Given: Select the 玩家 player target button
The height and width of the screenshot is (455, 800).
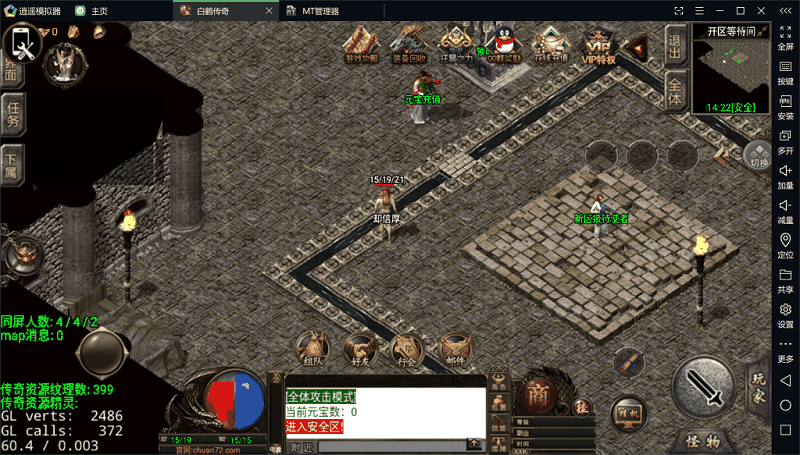Looking at the screenshot, I should coord(760,383).
